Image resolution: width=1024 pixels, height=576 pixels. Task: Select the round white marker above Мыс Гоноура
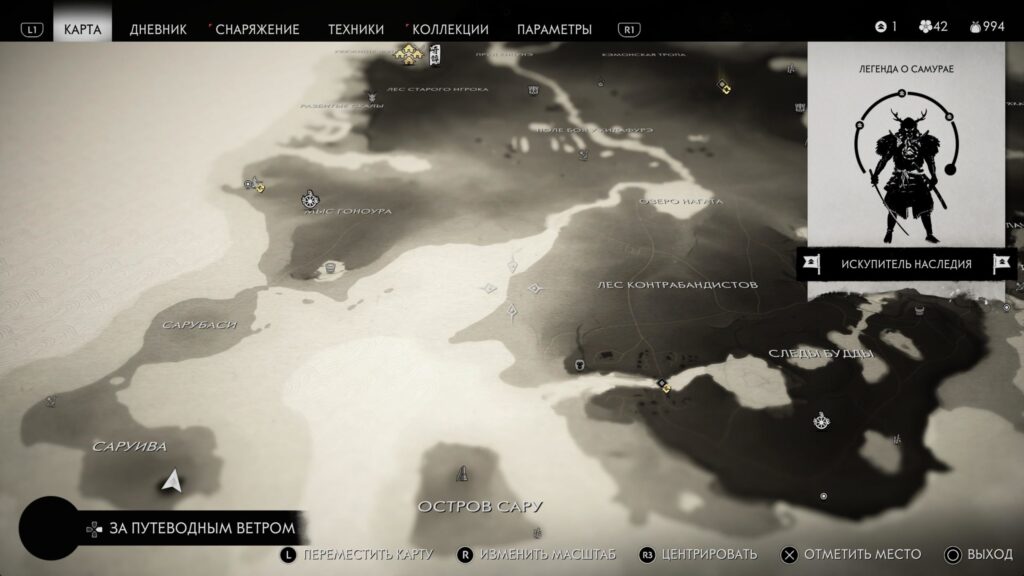tap(311, 199)
